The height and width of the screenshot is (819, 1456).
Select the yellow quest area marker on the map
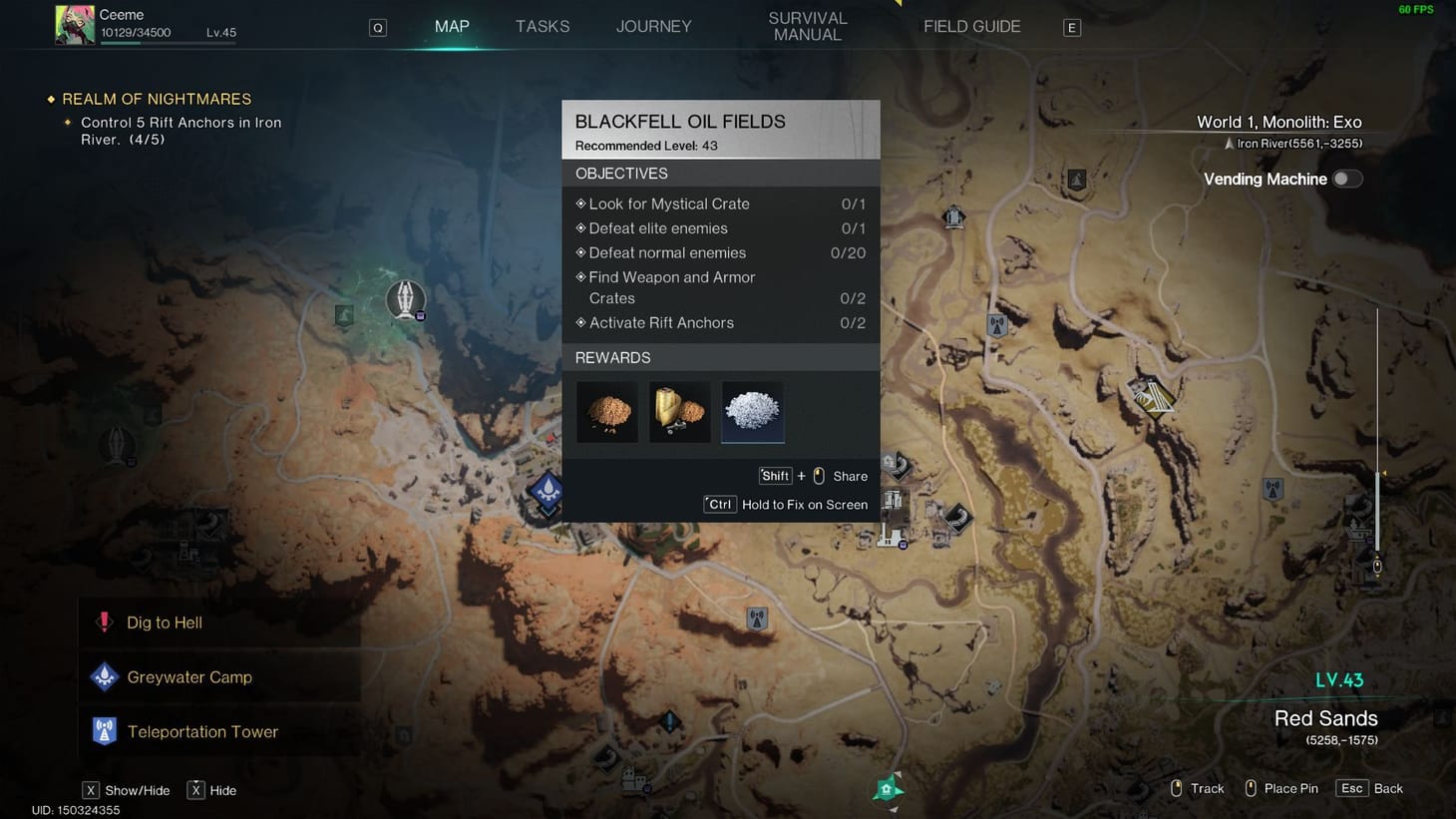tap(1154, 399)
